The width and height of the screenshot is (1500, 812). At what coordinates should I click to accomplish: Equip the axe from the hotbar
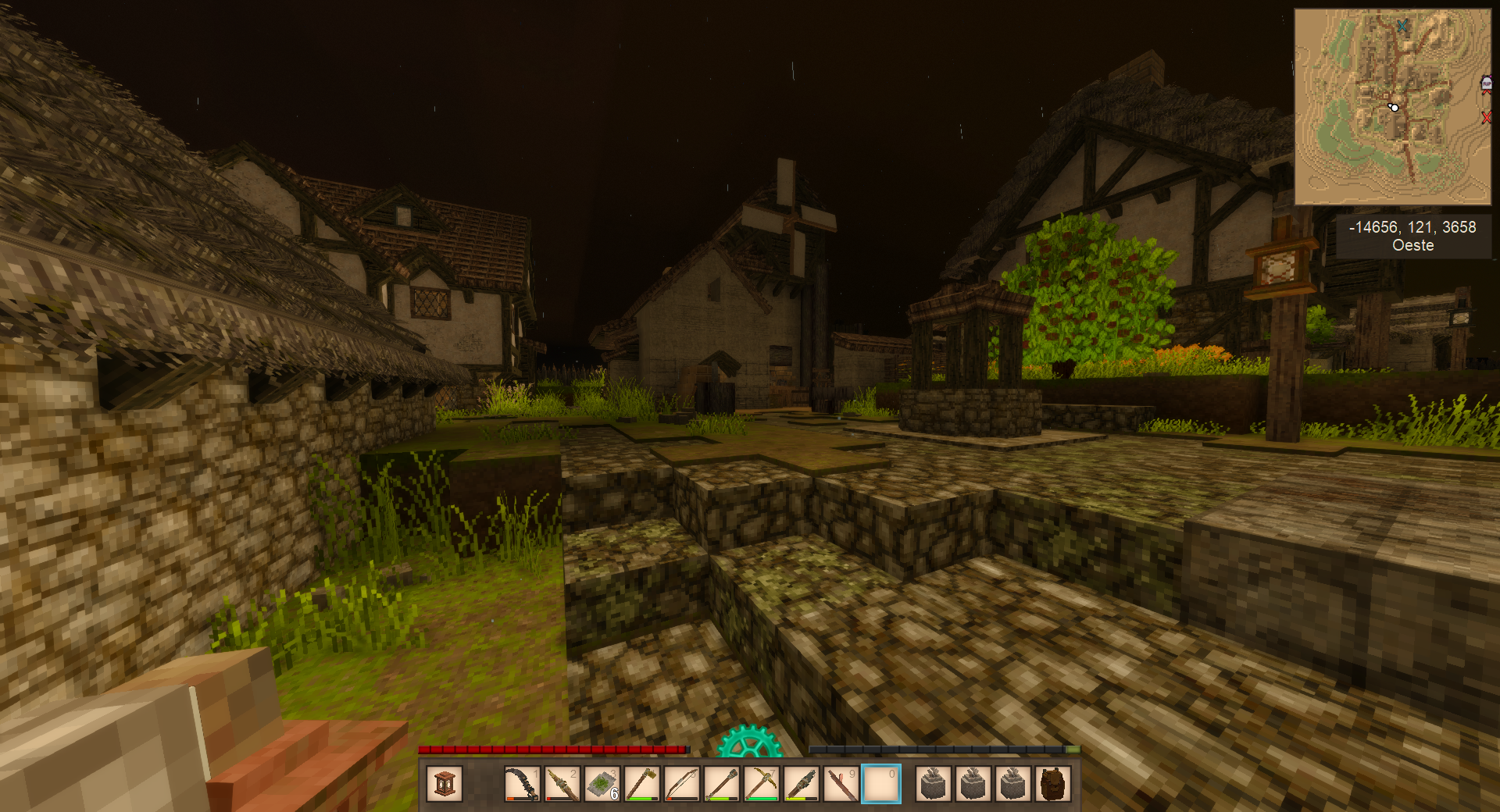click(x=641, y=784)
